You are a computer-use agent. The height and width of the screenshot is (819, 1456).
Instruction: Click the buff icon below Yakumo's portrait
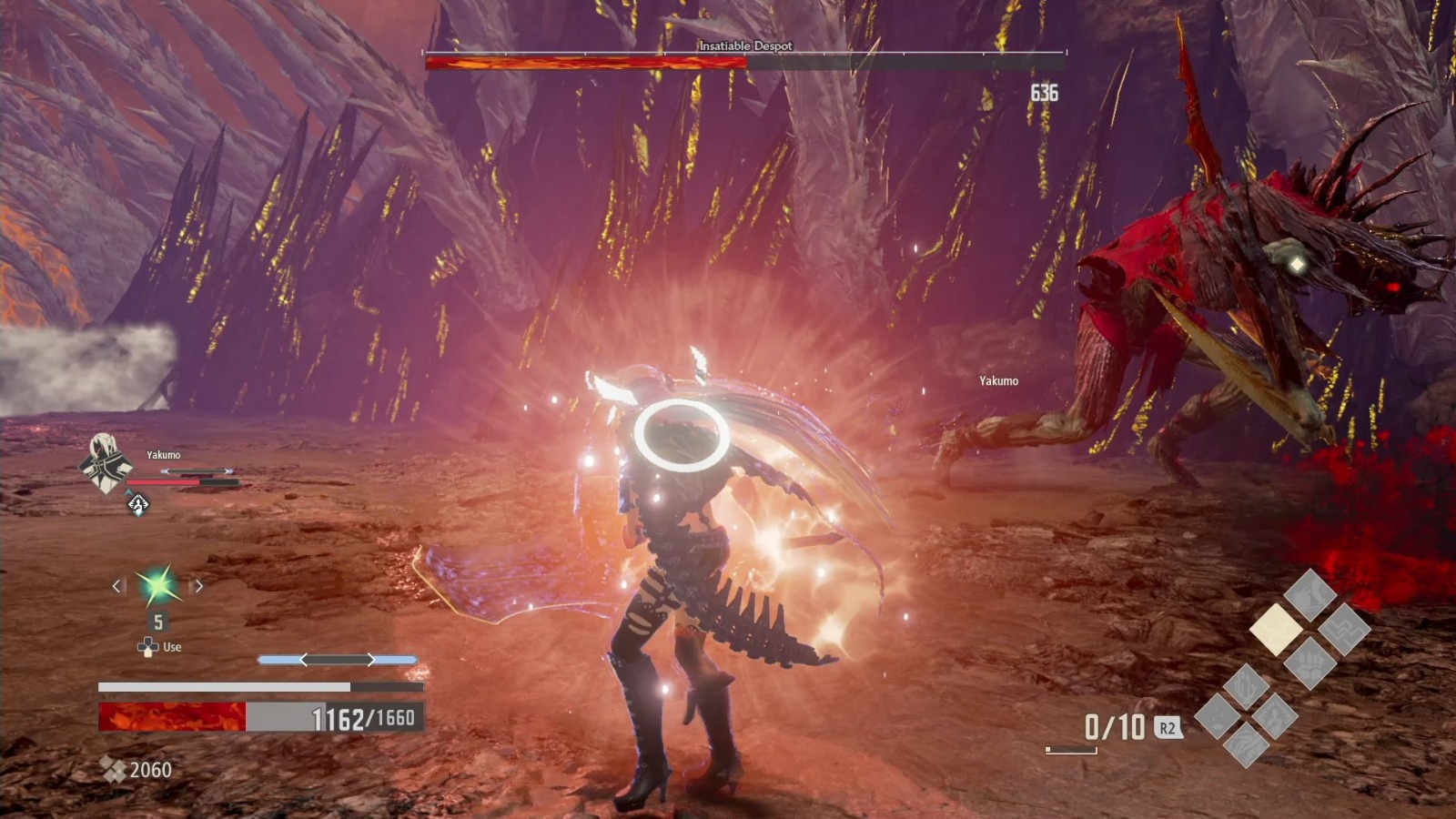pos(137,504)
